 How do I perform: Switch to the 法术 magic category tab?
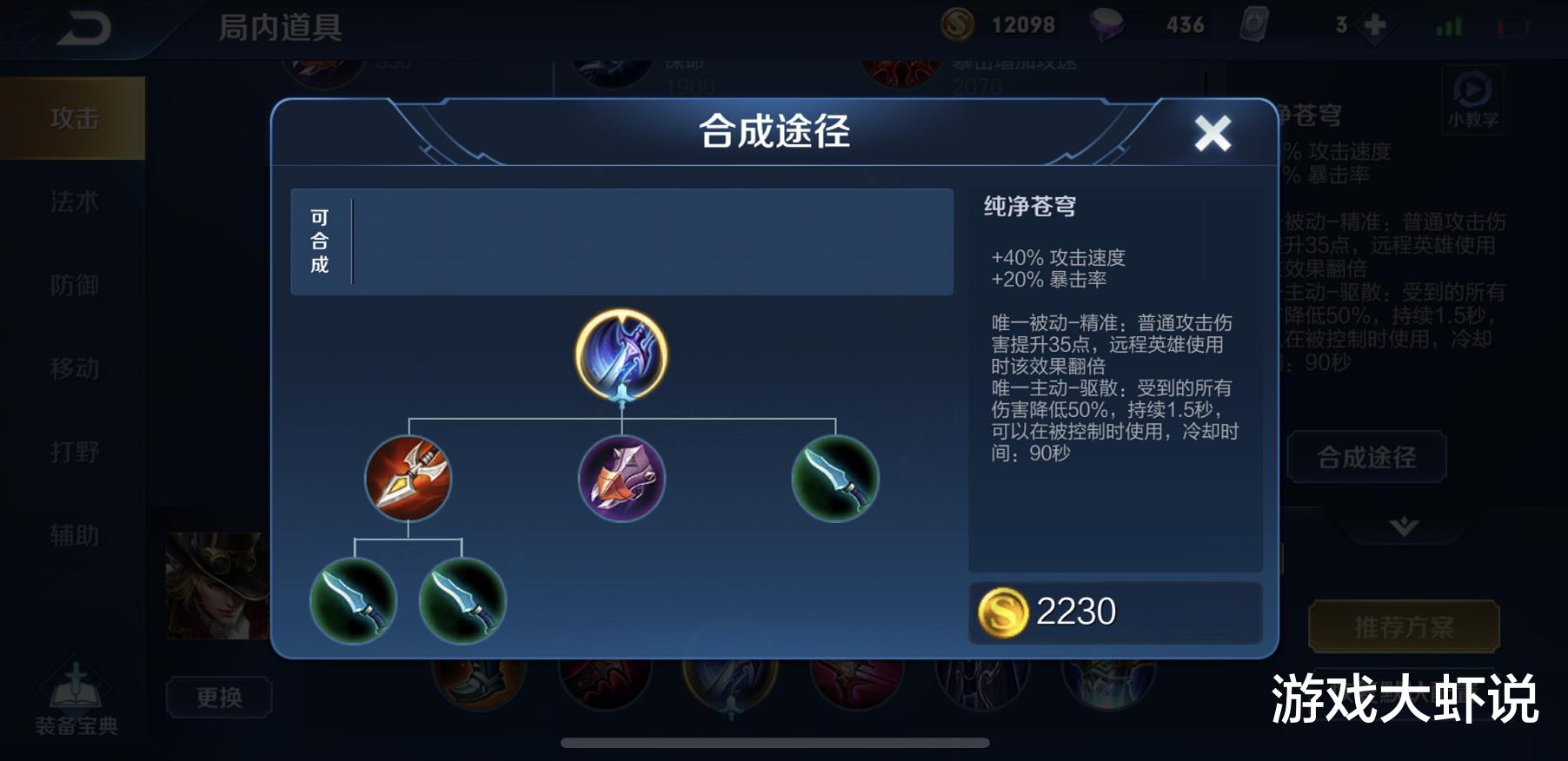(73, 202)
